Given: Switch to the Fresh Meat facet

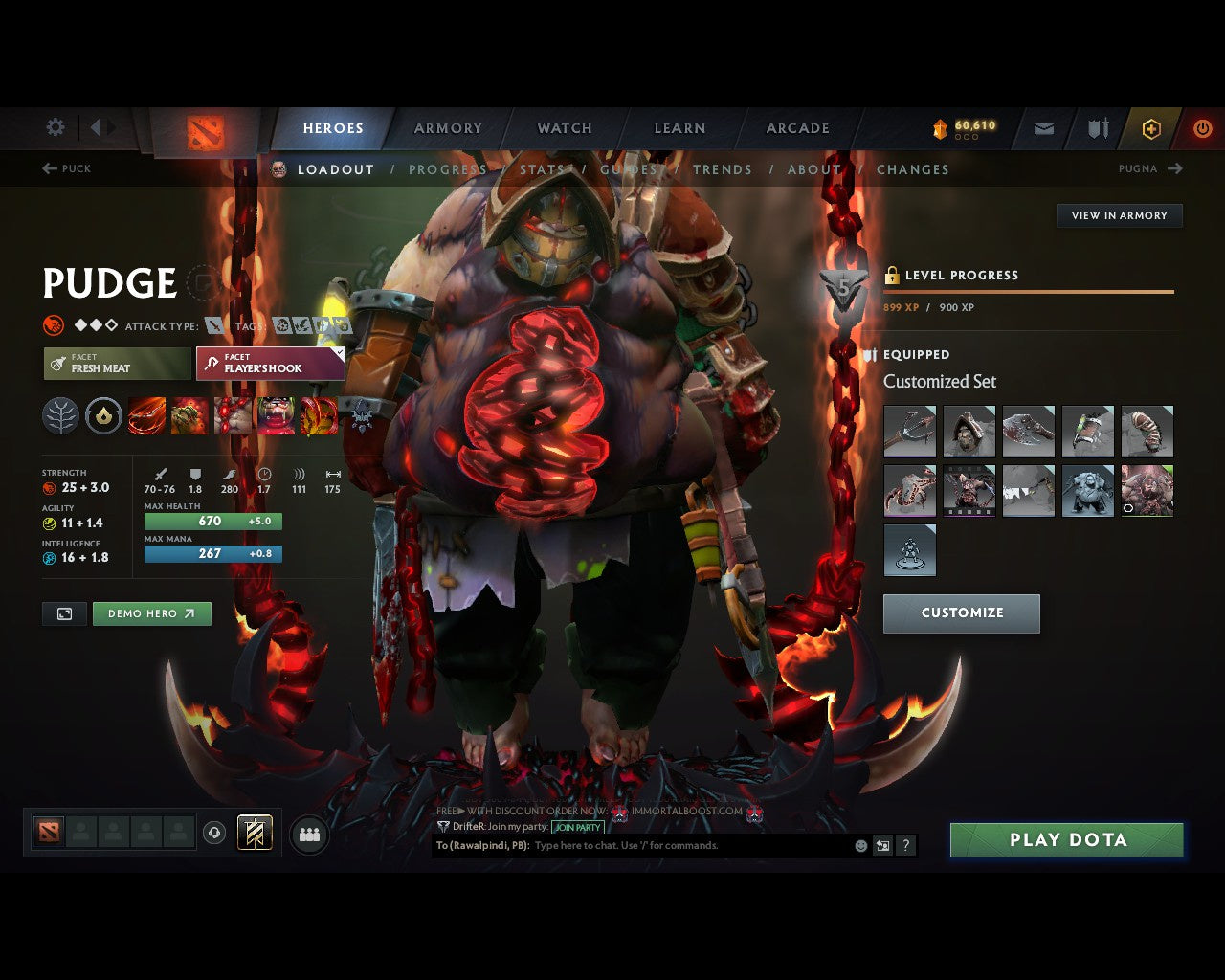Looking at the screenshot, I should click(x=116, y=364).
